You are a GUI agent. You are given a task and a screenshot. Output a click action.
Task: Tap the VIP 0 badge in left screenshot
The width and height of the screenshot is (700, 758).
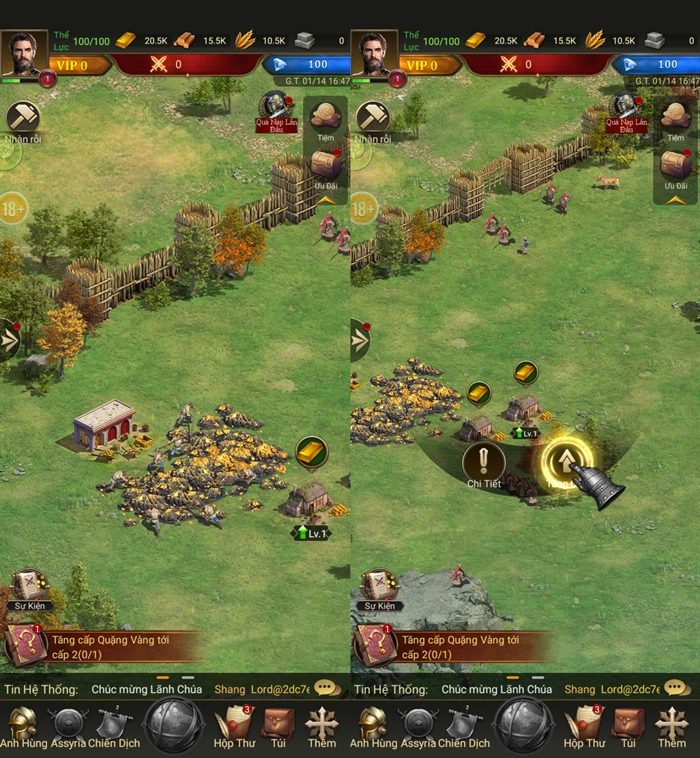click(x=72, y=65)
